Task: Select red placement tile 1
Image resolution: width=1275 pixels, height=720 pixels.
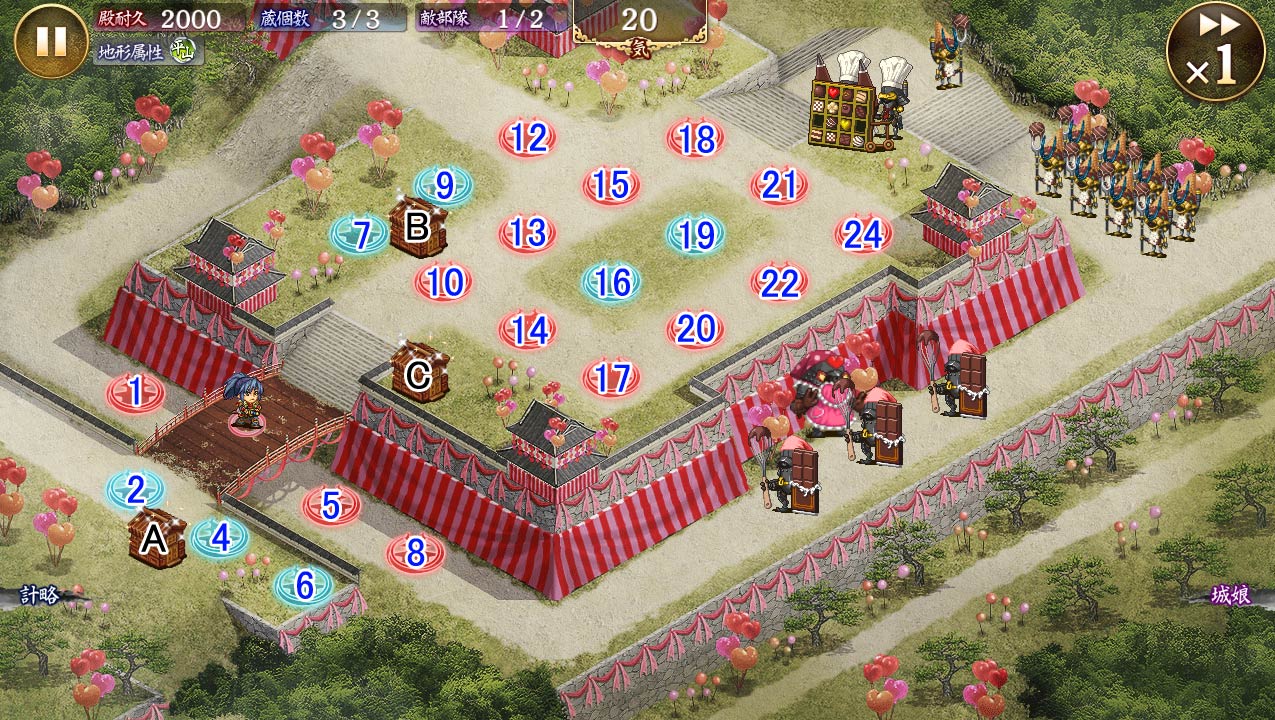Action: [x=136, y=393]
